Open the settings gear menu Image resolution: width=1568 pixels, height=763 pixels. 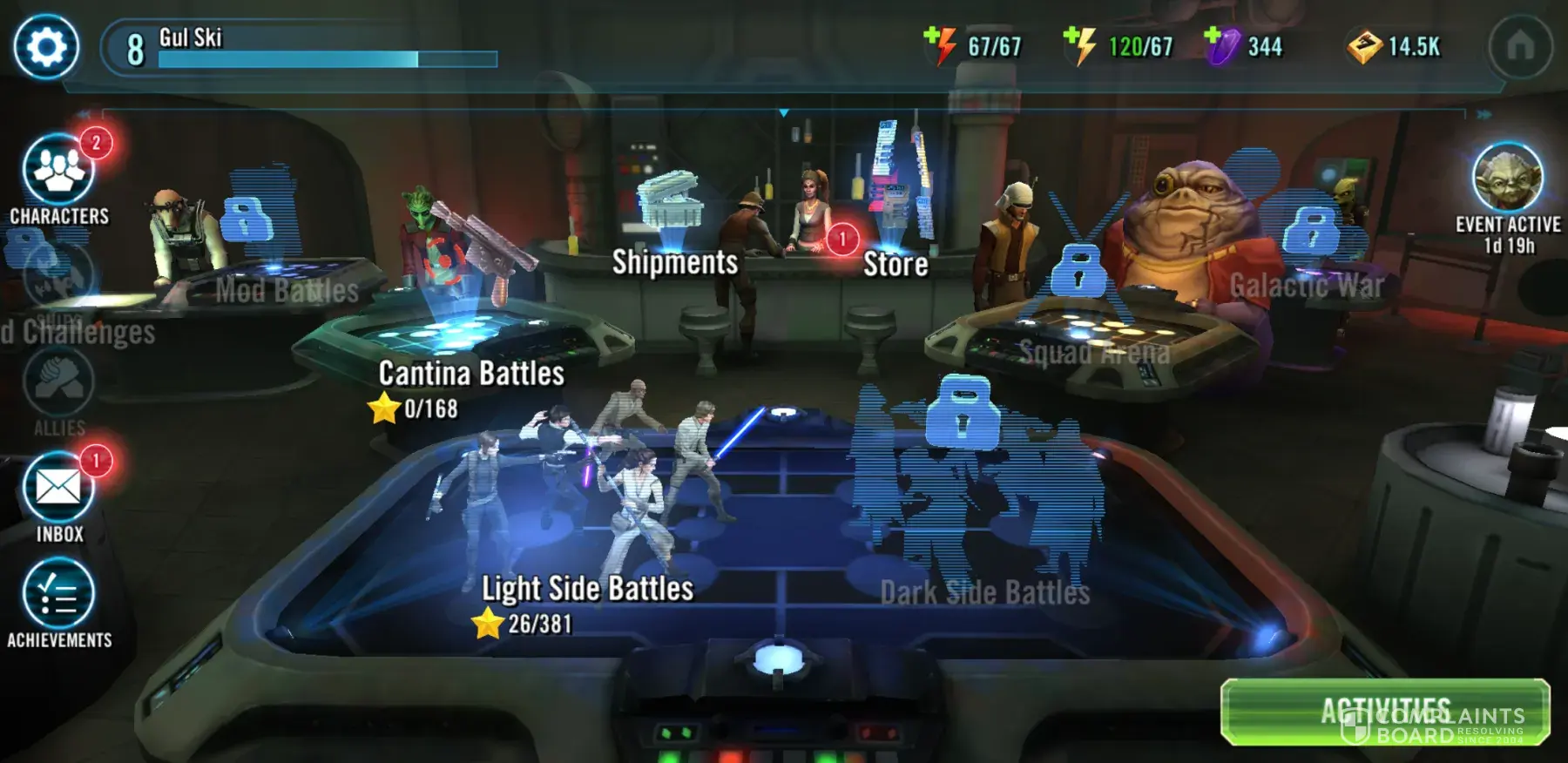46,47
